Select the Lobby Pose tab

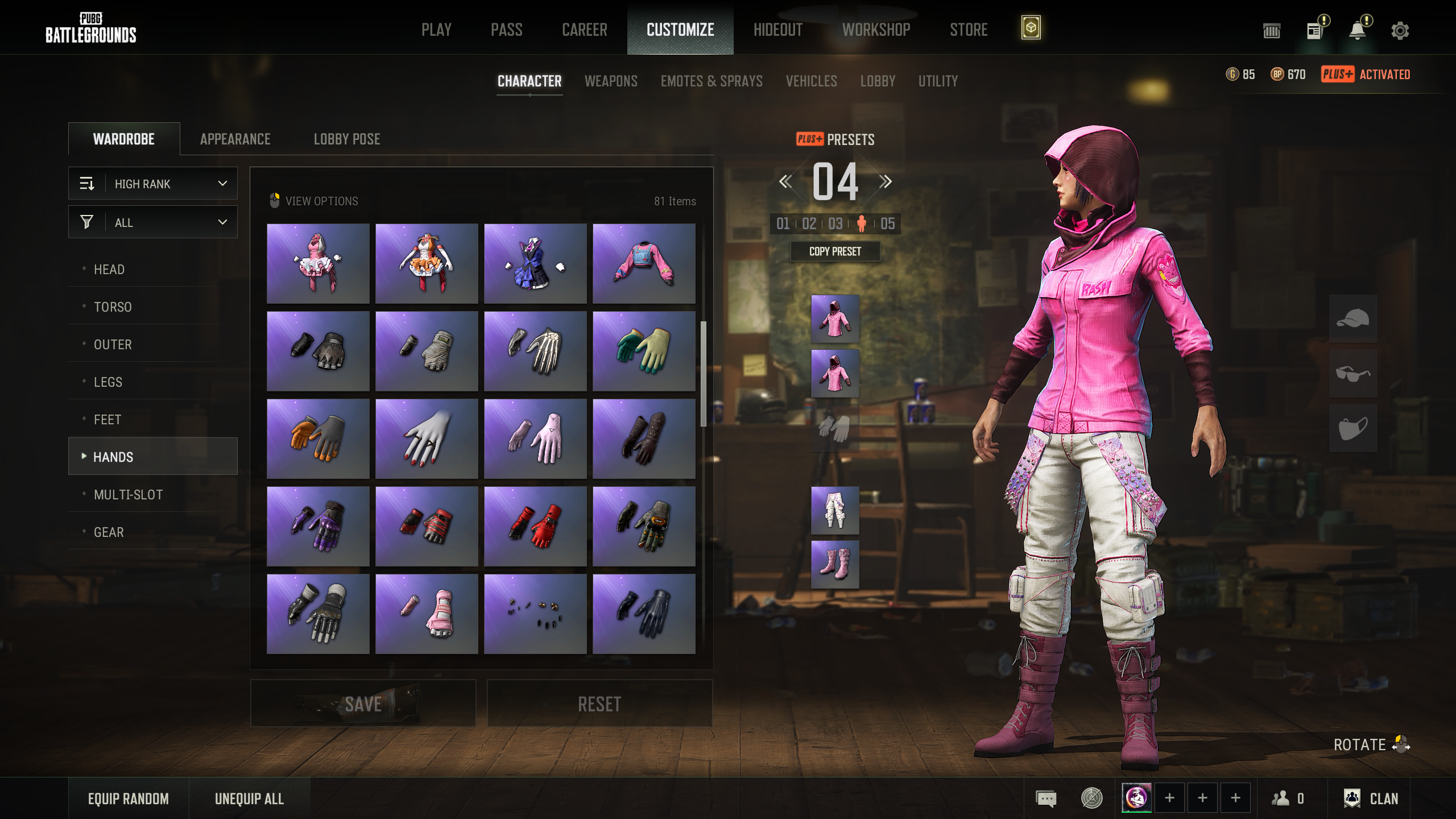pos(347,139)
